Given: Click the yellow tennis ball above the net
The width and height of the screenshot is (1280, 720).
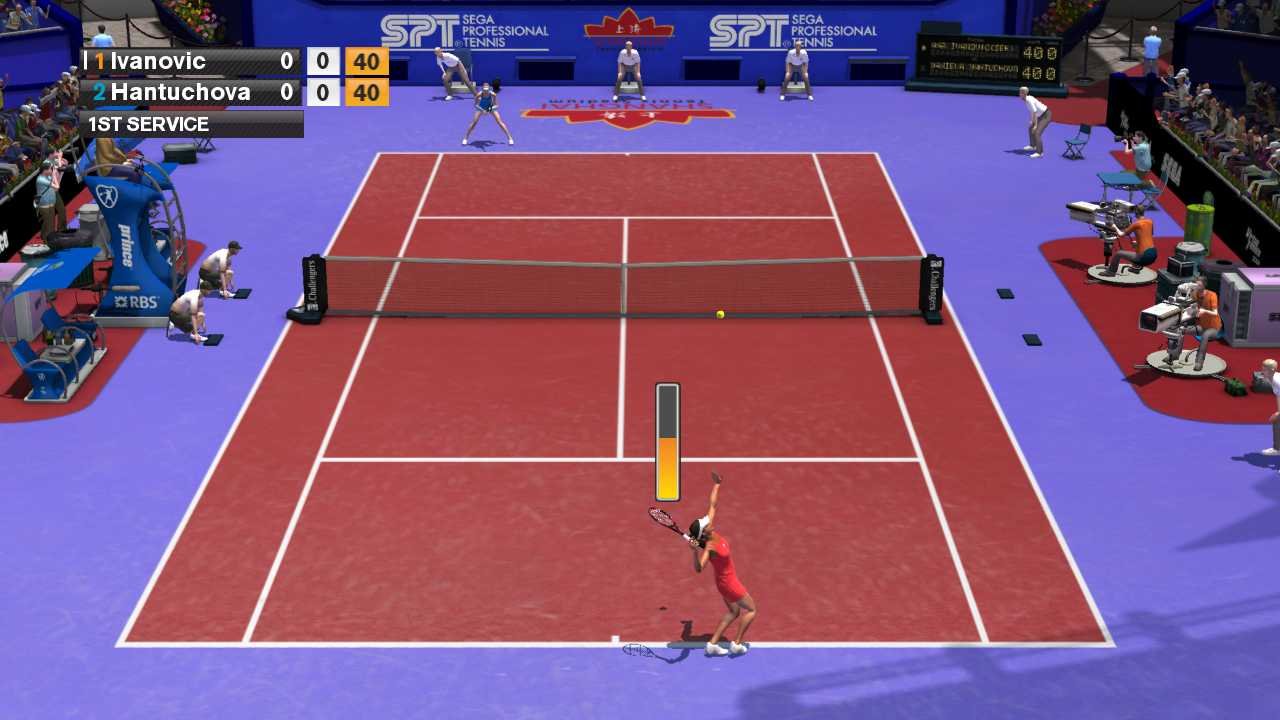Looking at the screenshot, I should [x=719, y=312].
